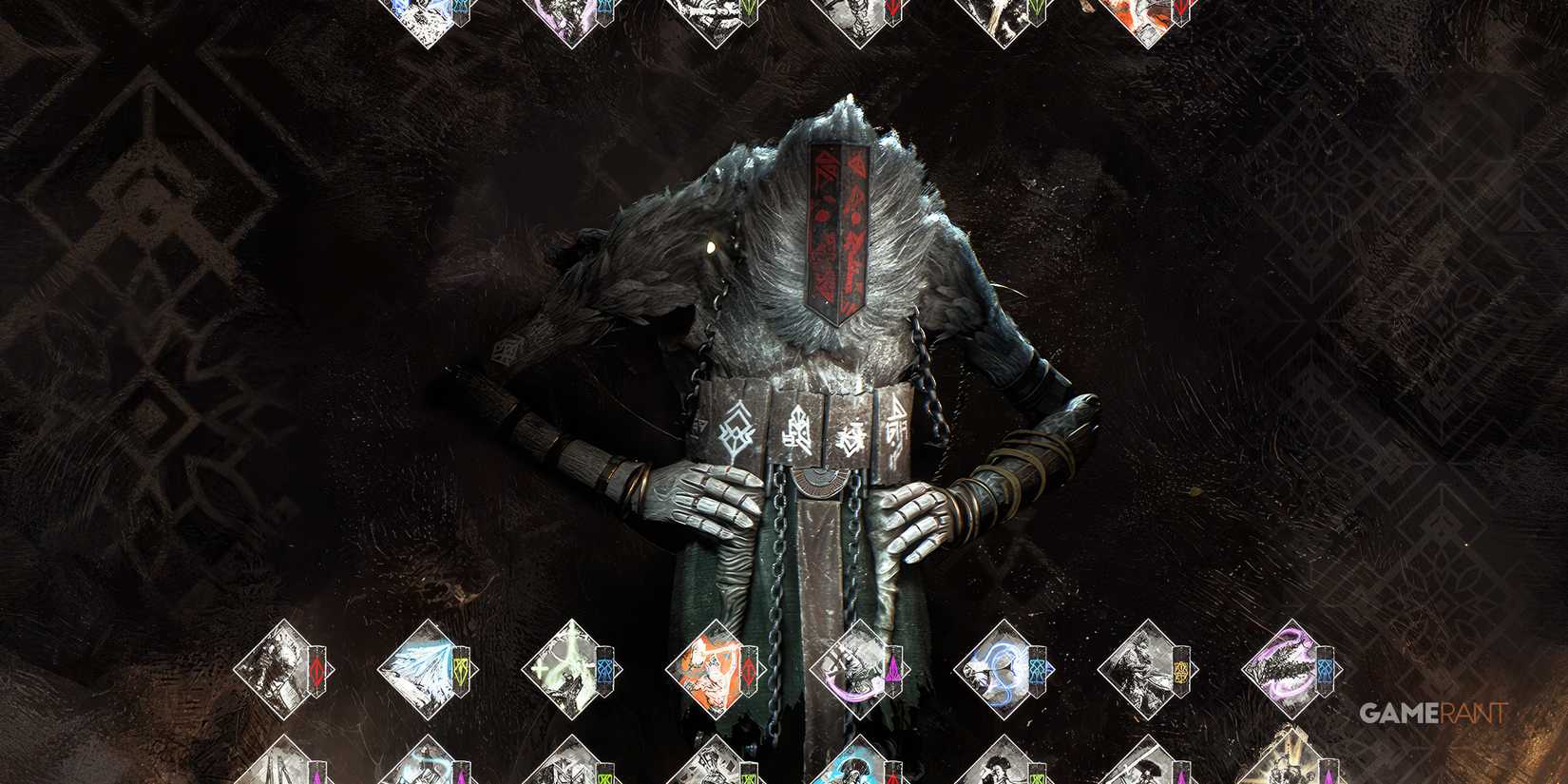Expand the red-tagged diamond at top right
This screenshot has height=784, width=1568.
pyautogui.click(x=1145, y=14)
